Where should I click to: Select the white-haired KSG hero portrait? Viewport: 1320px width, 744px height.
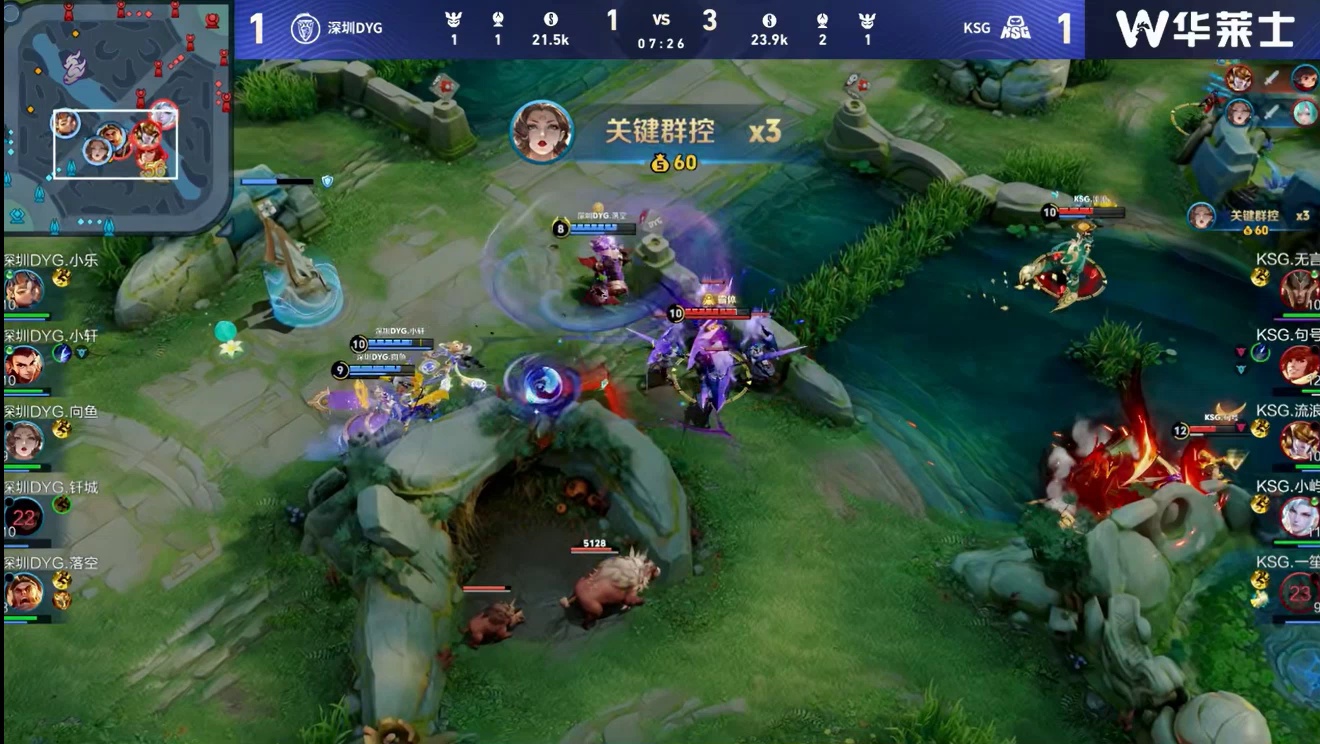point(1299,517)
